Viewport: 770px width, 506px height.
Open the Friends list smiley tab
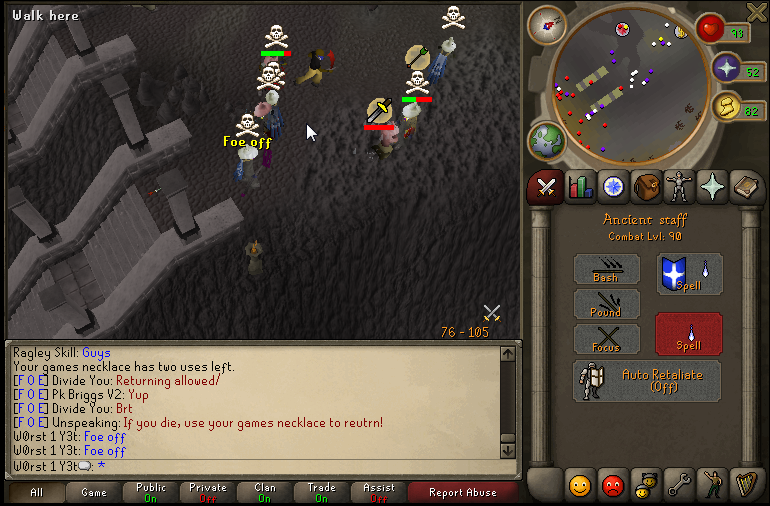click(579, 486)
